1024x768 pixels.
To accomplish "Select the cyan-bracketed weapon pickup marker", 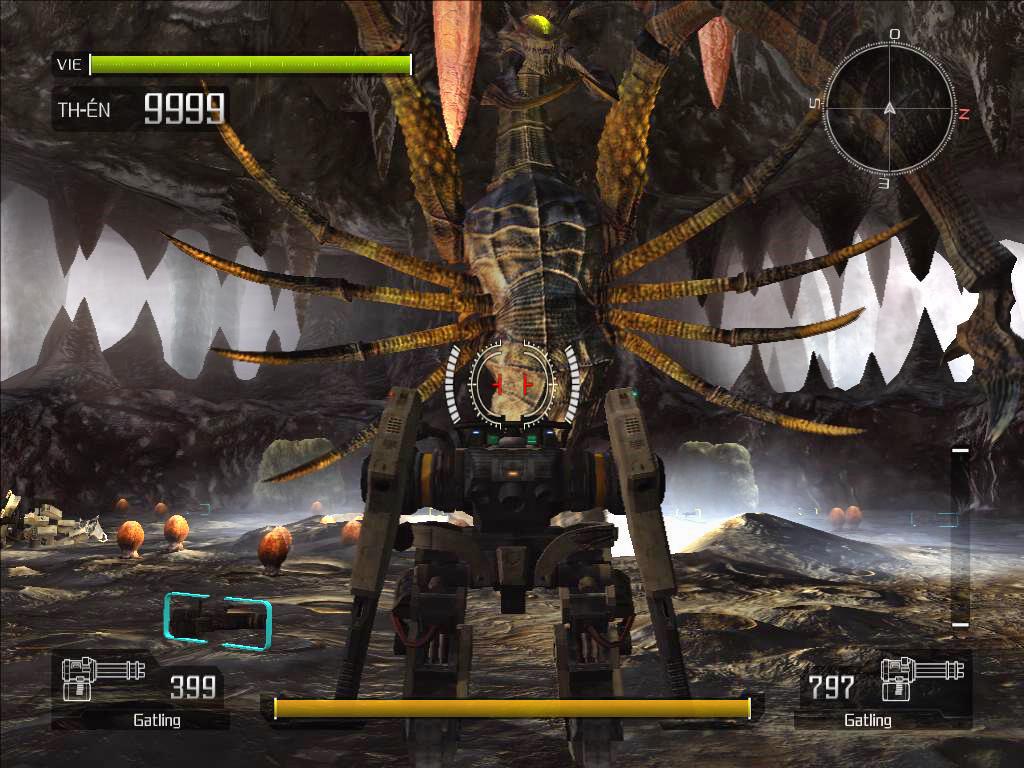I will [218, 621].
